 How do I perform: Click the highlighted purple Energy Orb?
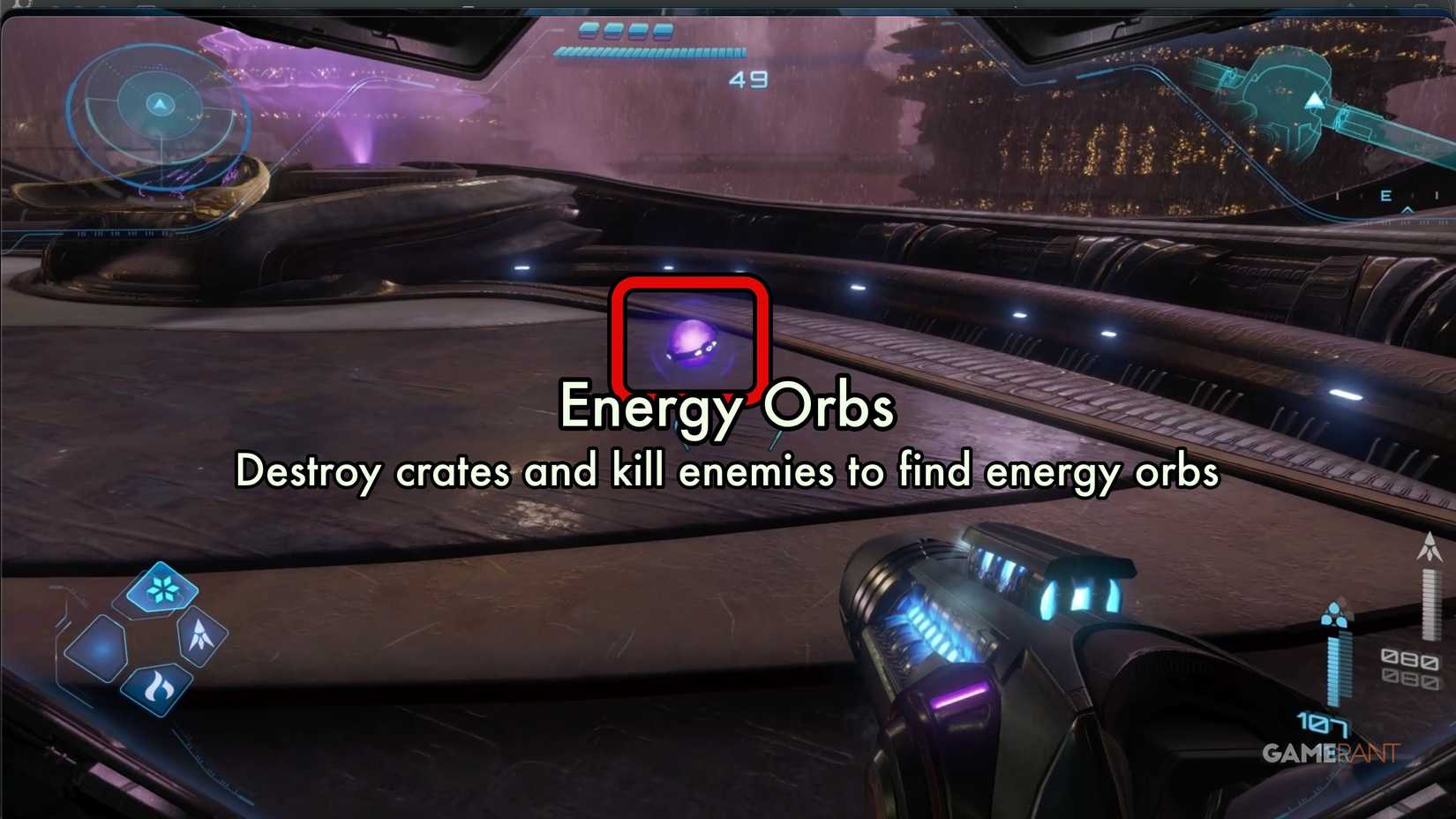(692, 341)
